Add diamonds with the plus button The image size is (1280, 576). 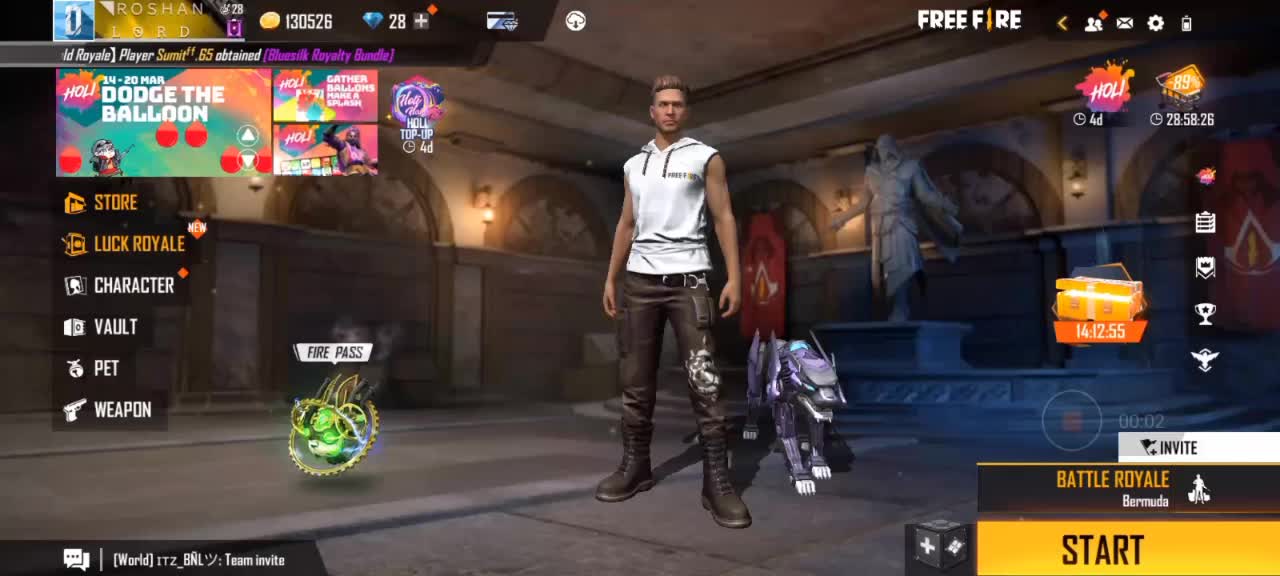click(421, 21)
